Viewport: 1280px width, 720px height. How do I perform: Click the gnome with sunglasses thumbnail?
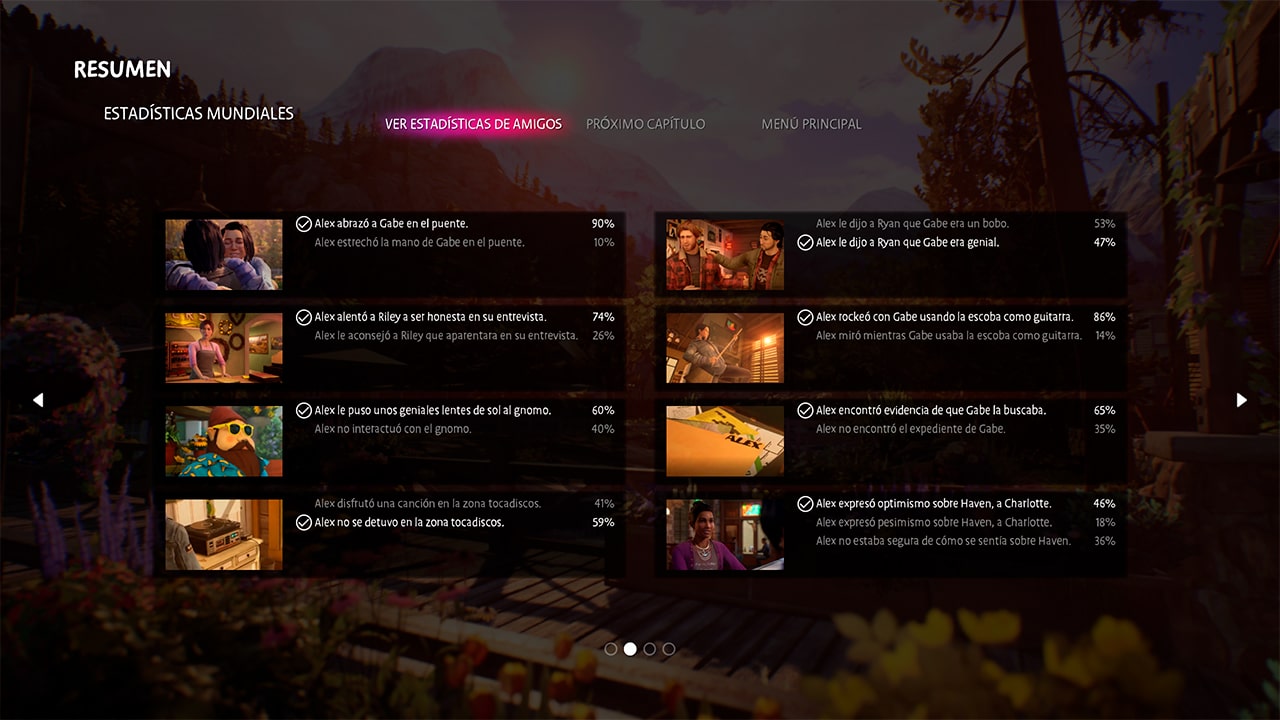click(224, 441)
